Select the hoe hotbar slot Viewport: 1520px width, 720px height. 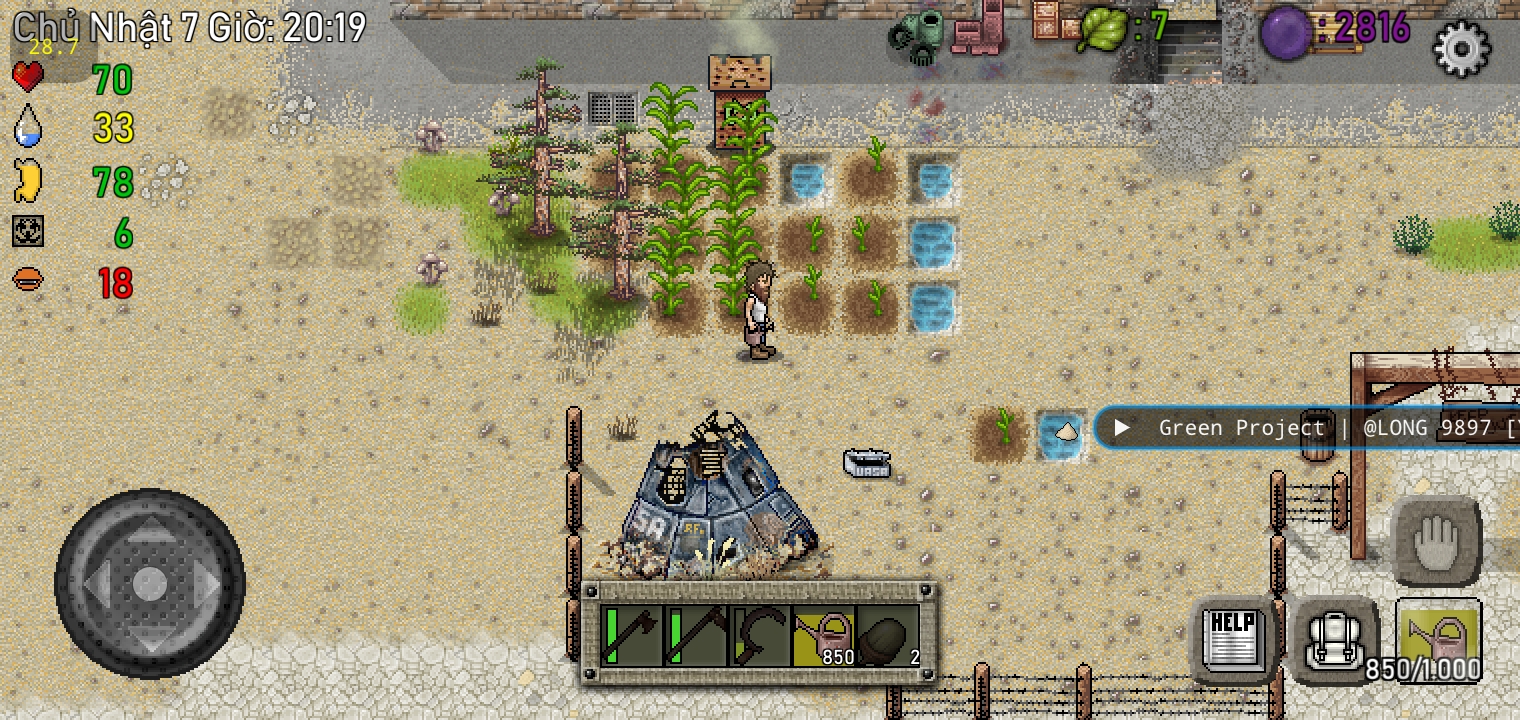pyautogui.click(x=697, y=636)
